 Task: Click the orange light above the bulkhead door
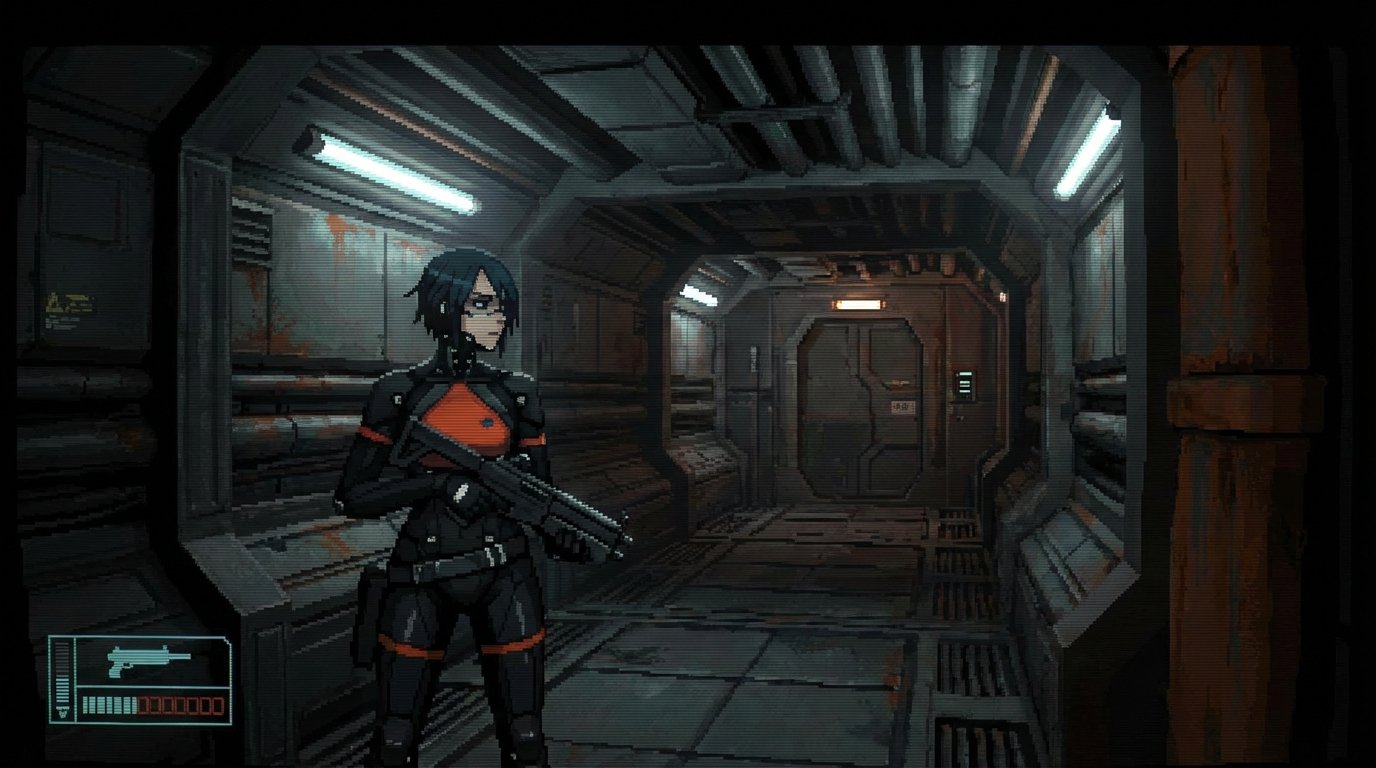point(860,303)
